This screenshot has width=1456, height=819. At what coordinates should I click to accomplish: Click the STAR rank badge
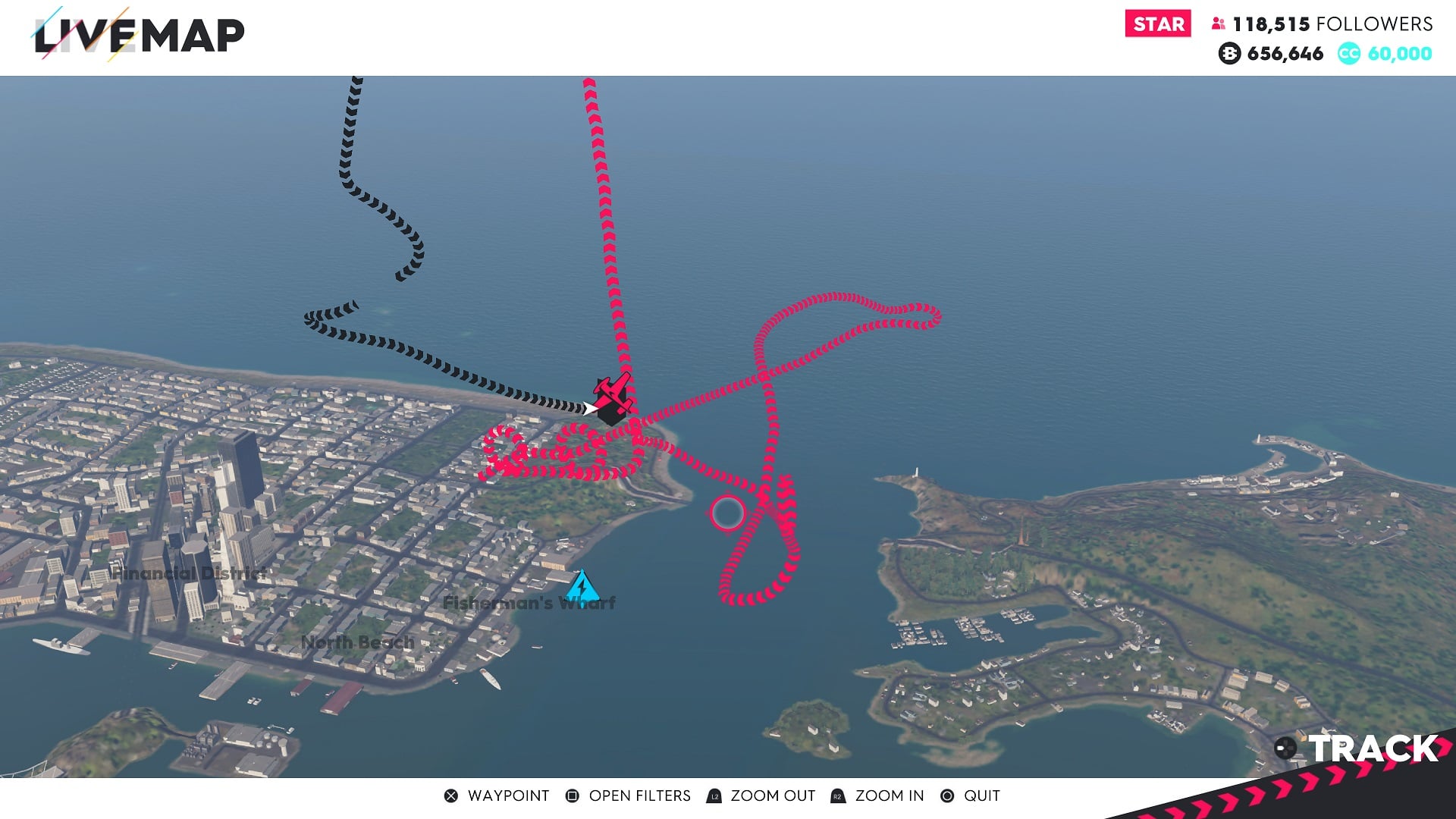(x=1156, y=24)
